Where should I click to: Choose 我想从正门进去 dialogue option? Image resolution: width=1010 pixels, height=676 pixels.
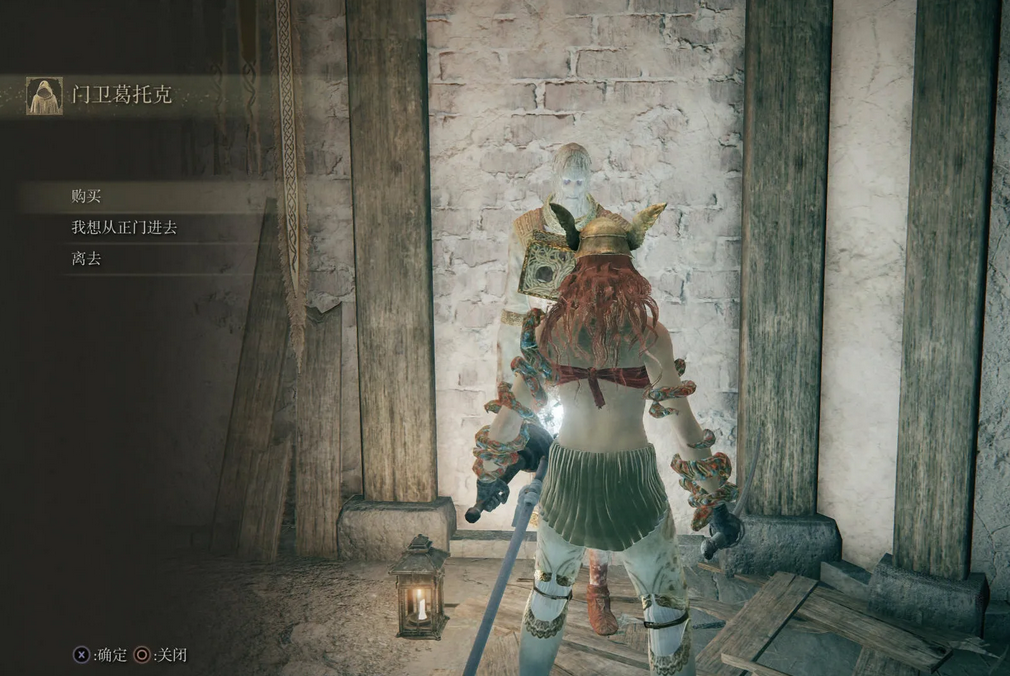coord(124,228)
